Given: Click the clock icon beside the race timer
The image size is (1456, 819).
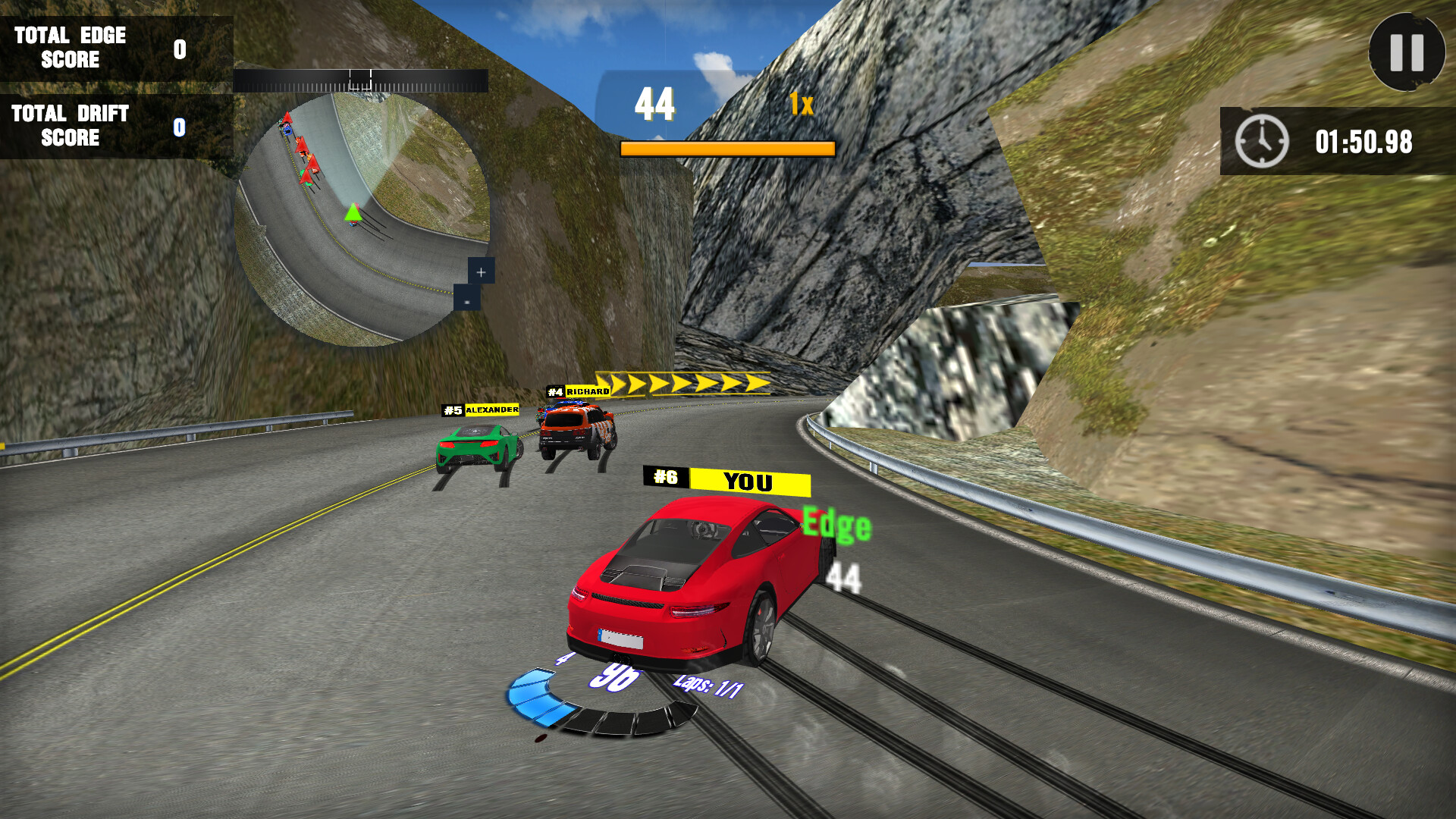Looking at the screenshot, I should point(1261,140).
